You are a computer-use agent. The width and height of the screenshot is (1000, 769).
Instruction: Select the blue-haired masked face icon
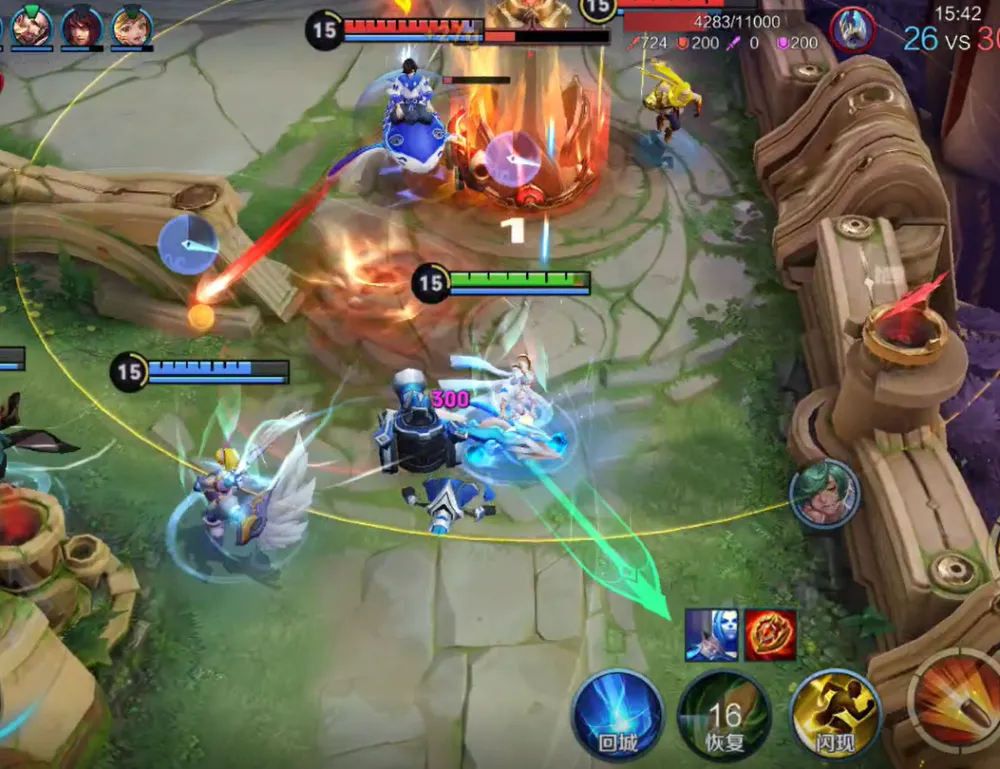click(x=711, y=635)
